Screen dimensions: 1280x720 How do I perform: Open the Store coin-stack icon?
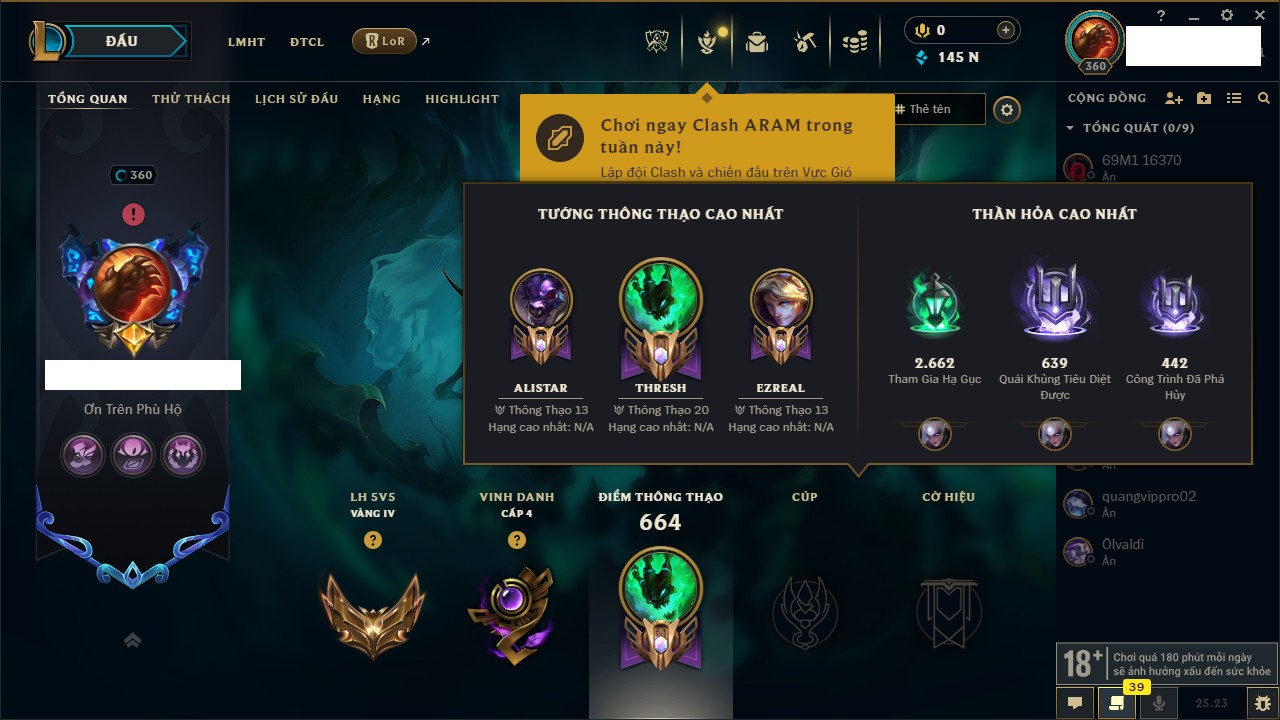point(854,42)
